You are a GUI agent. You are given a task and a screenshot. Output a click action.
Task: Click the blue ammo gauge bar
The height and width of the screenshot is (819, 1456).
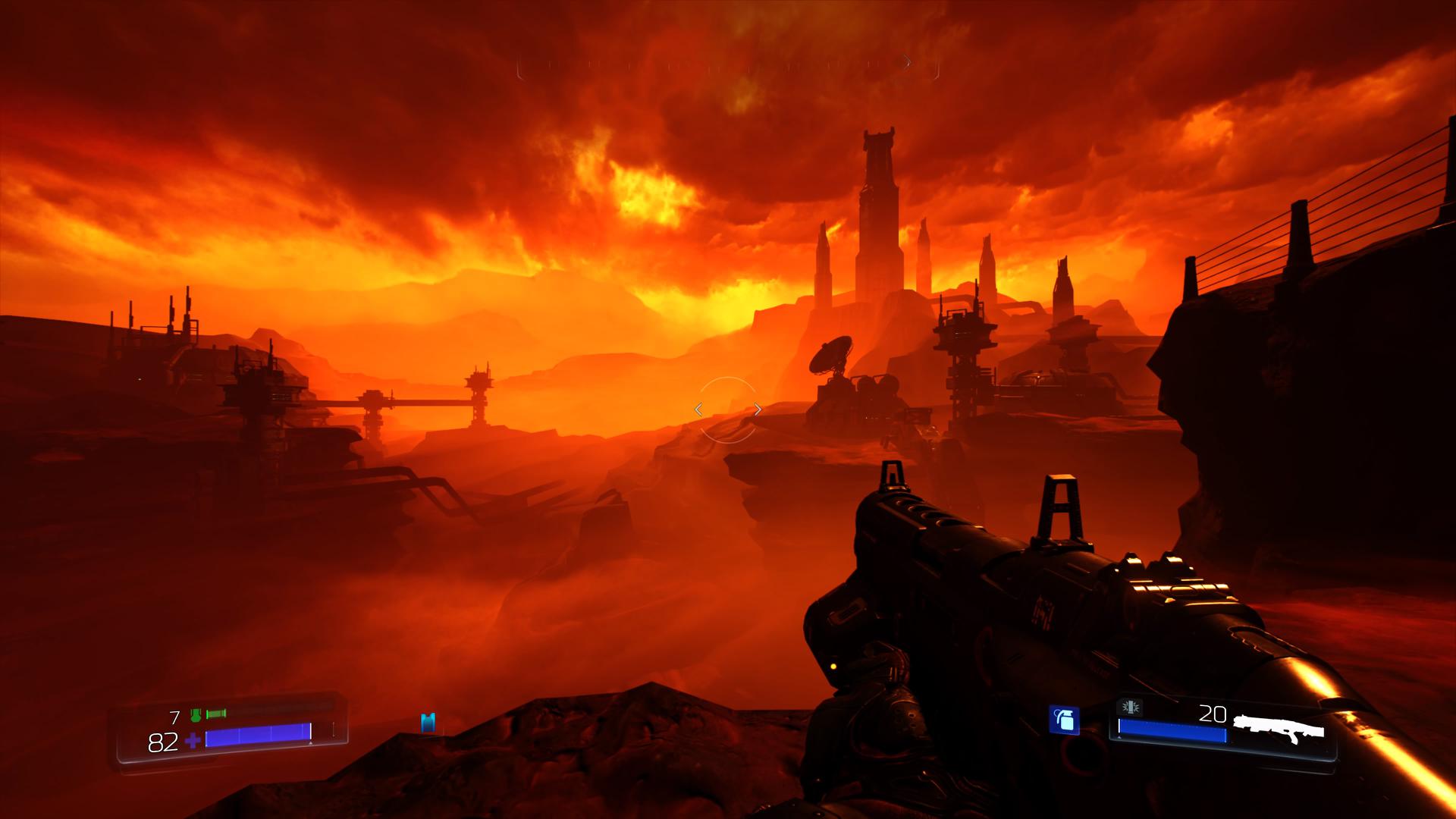[1173, 731]
